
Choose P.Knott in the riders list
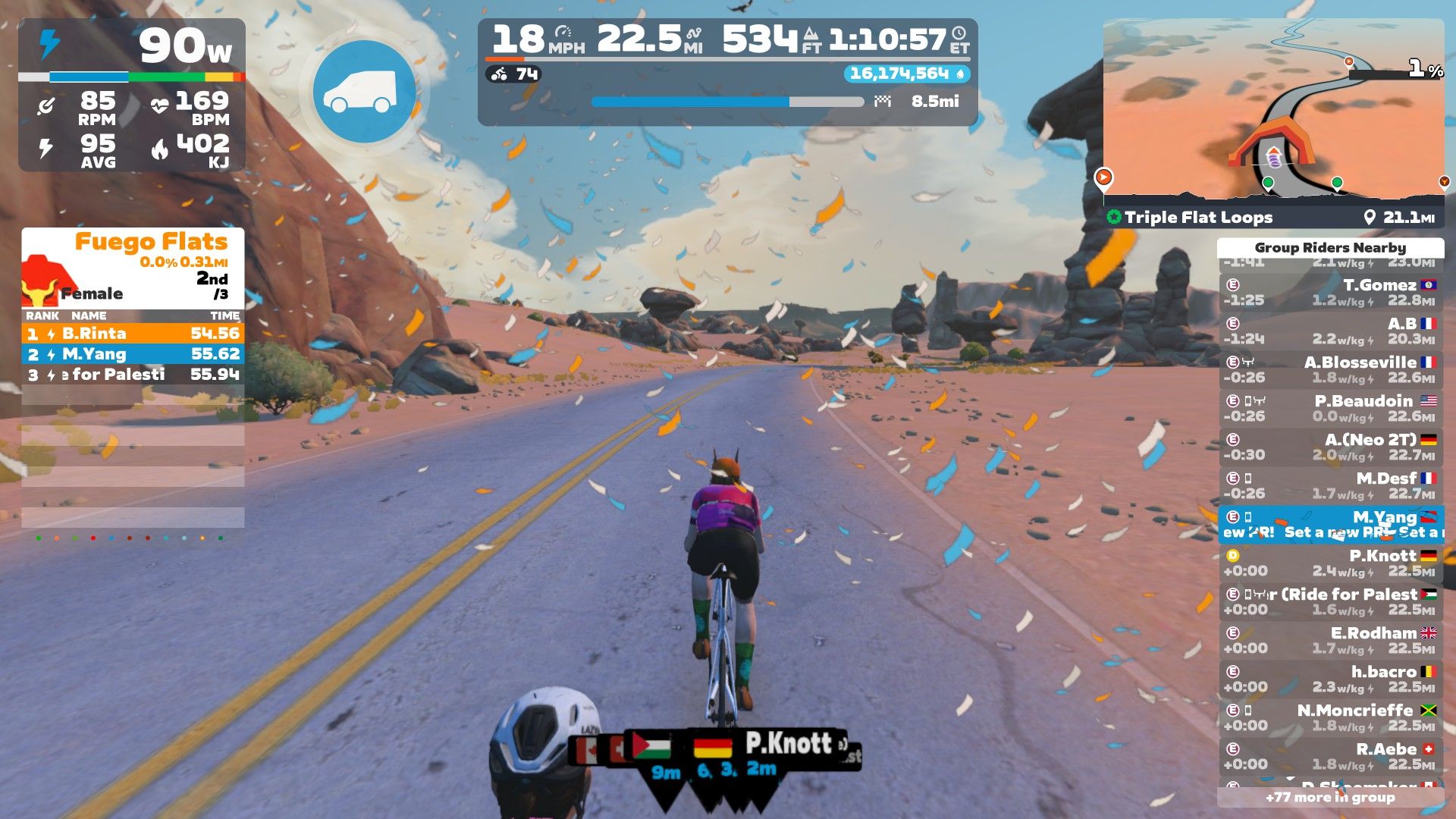[1330, 563]
